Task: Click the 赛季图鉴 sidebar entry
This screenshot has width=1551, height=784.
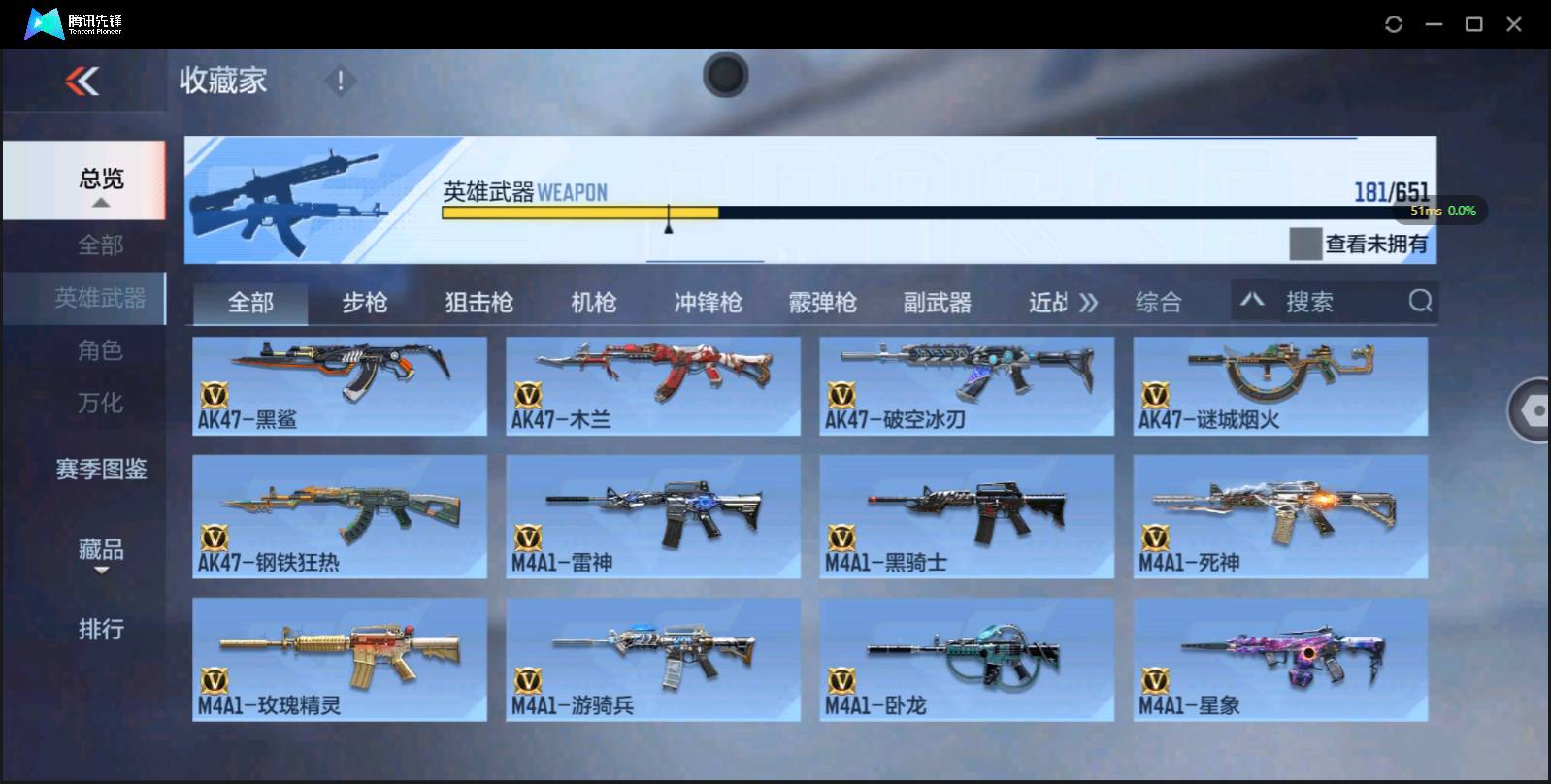Action: click(100, 470)
